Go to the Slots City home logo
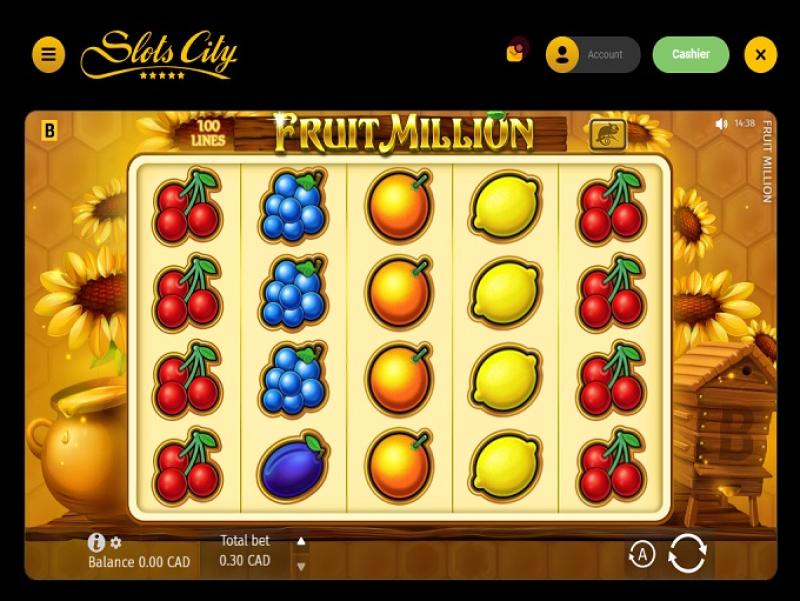 click(158, 54)
